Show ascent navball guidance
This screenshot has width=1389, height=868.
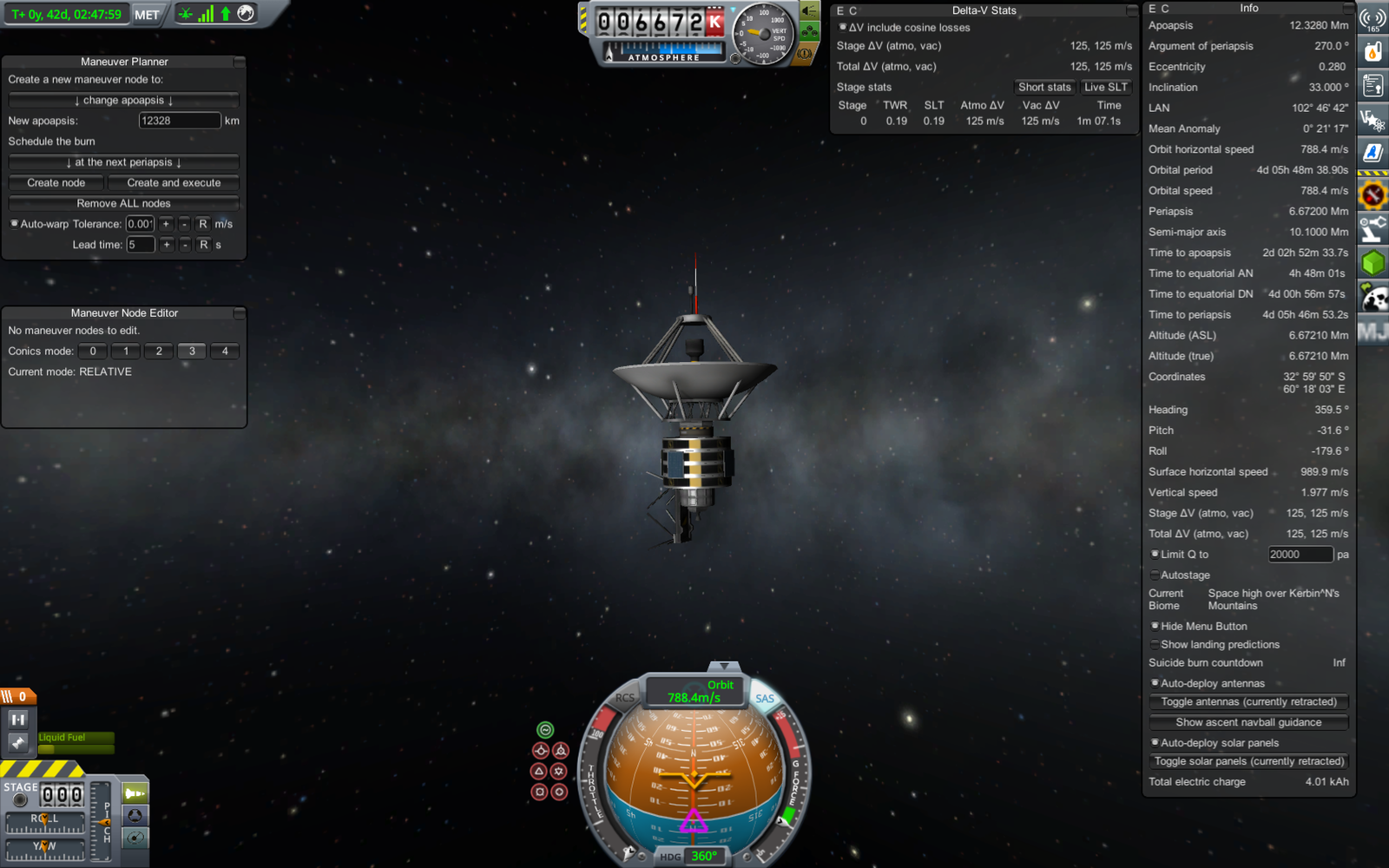click(x=1248, y=723)
